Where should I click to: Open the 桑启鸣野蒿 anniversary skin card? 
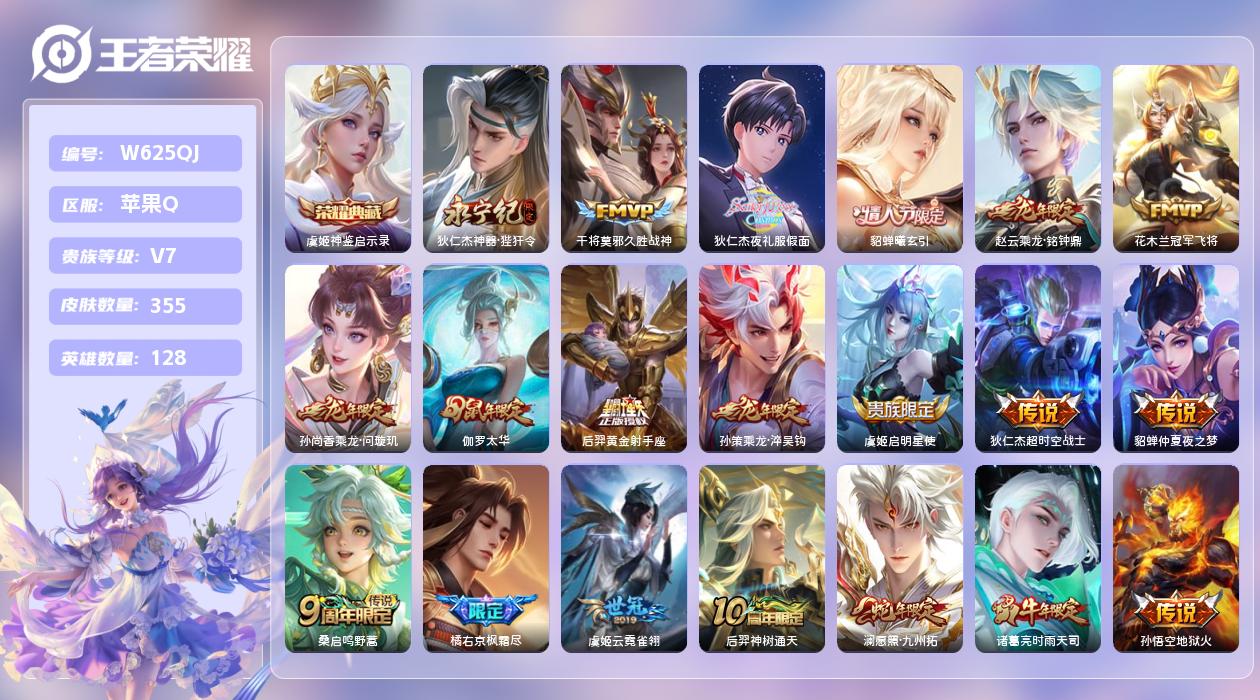click(348, 558)
